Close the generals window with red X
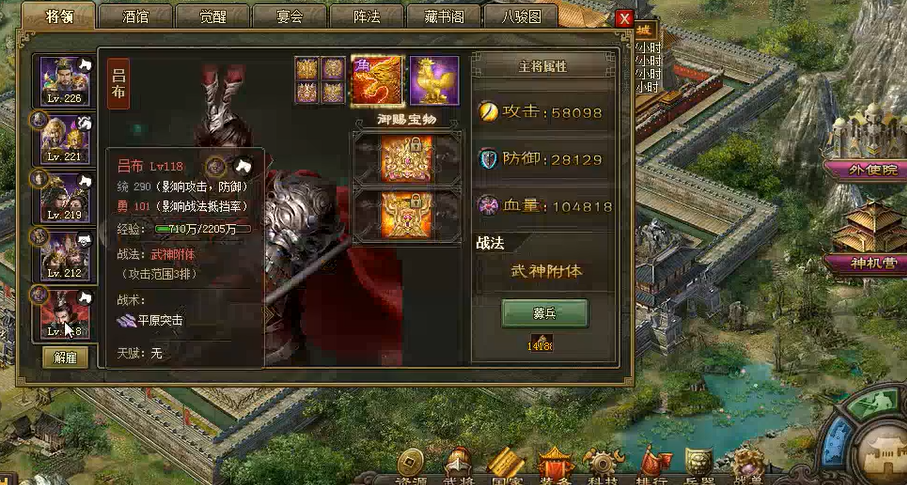 [x=624, y=18]
